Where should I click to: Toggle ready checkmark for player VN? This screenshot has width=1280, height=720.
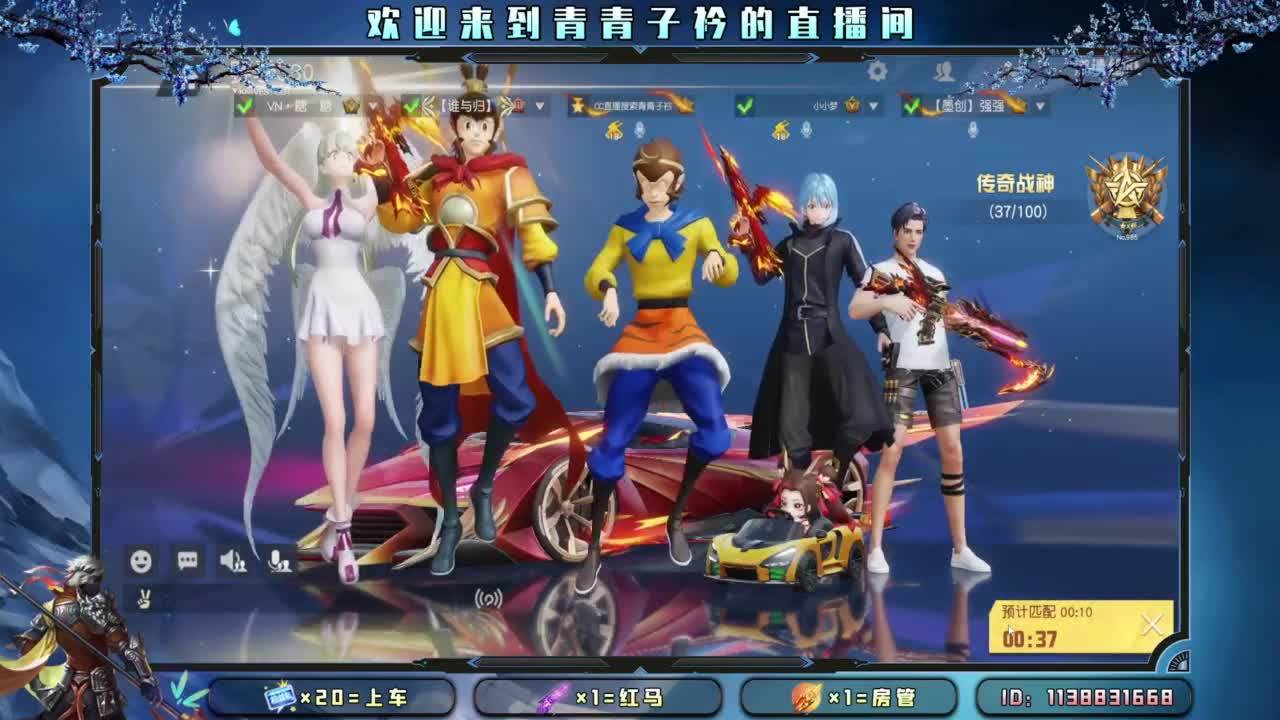pos(244,107)
